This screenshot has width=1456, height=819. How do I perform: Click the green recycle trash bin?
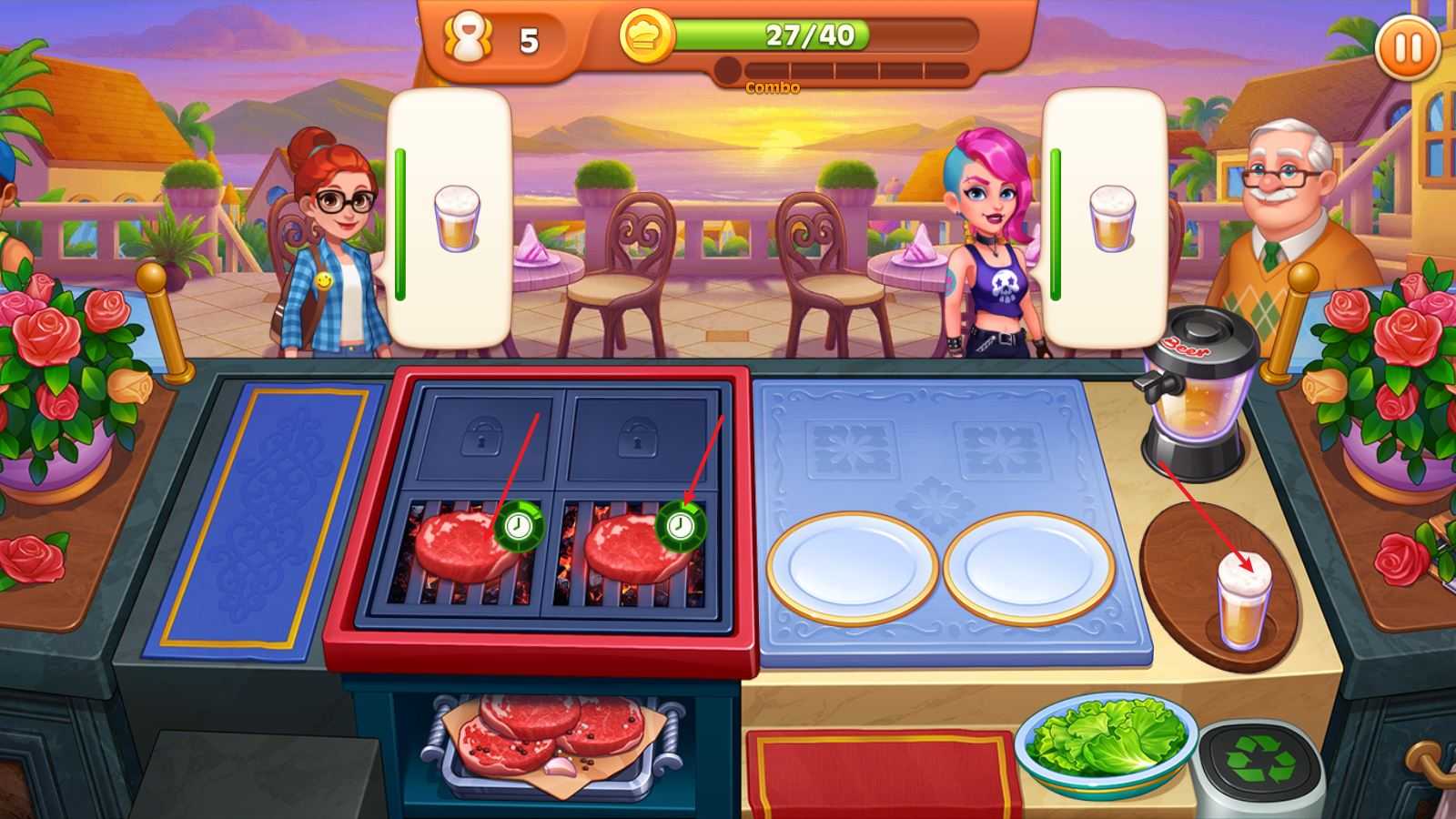point(1259,760)
